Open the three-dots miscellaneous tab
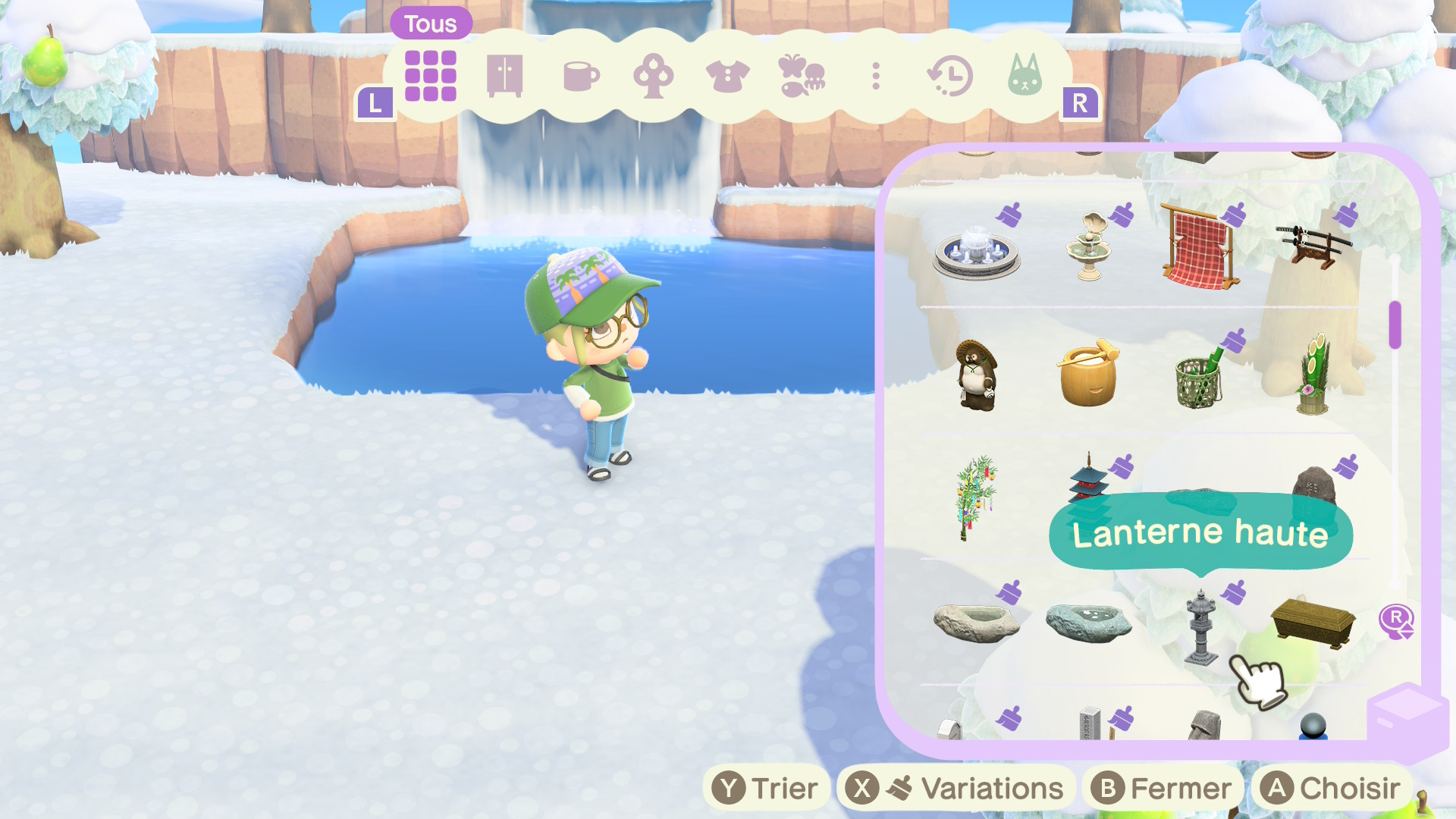This screenshot has height=819, width=1456. tap(876, 77)
